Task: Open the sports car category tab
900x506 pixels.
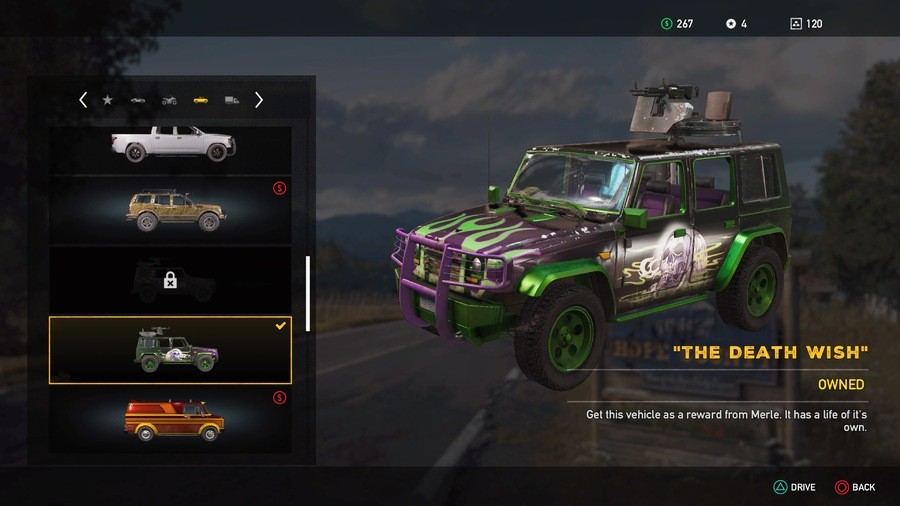Action: [138, 100]
